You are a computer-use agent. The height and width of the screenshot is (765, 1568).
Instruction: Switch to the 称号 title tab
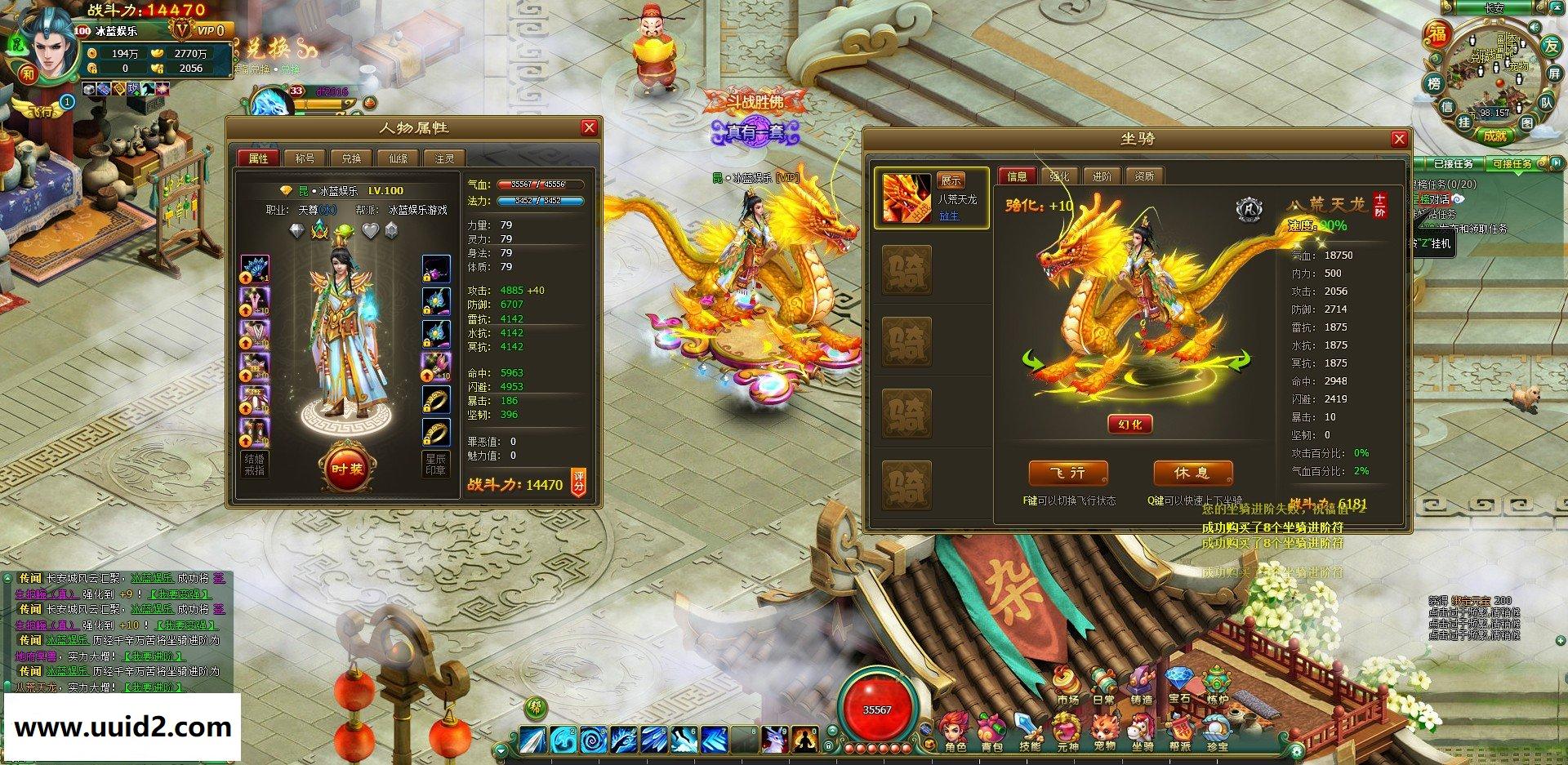(305, 158)
